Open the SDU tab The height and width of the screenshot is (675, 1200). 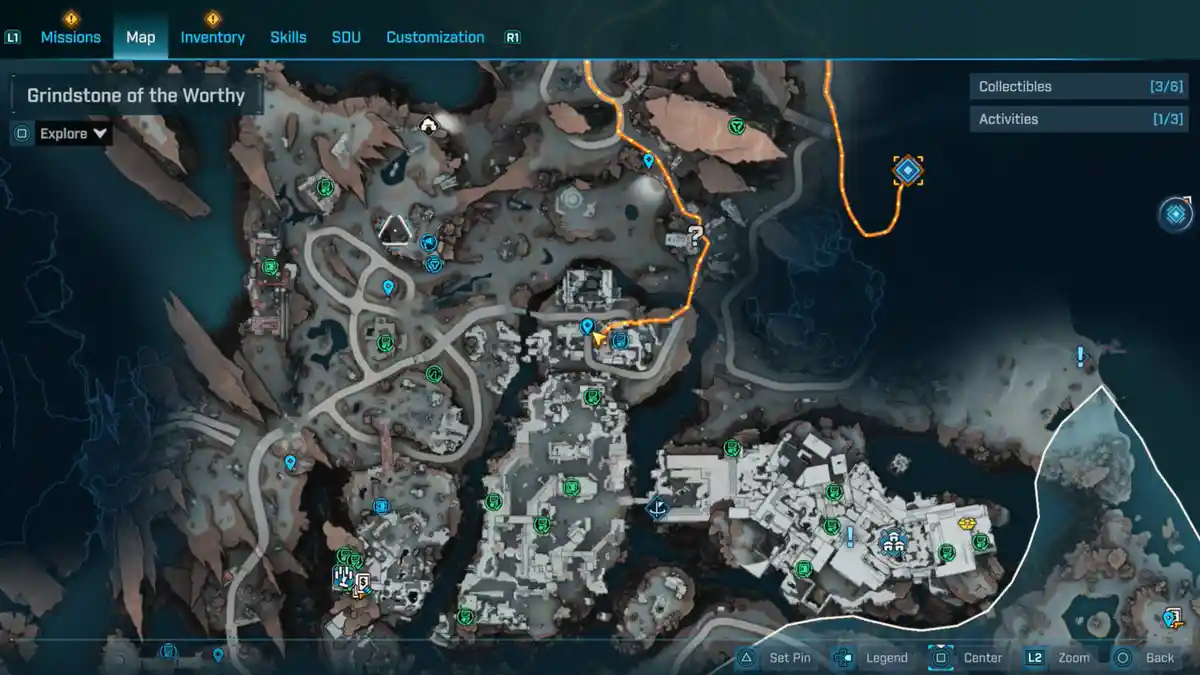click(346, 37)
